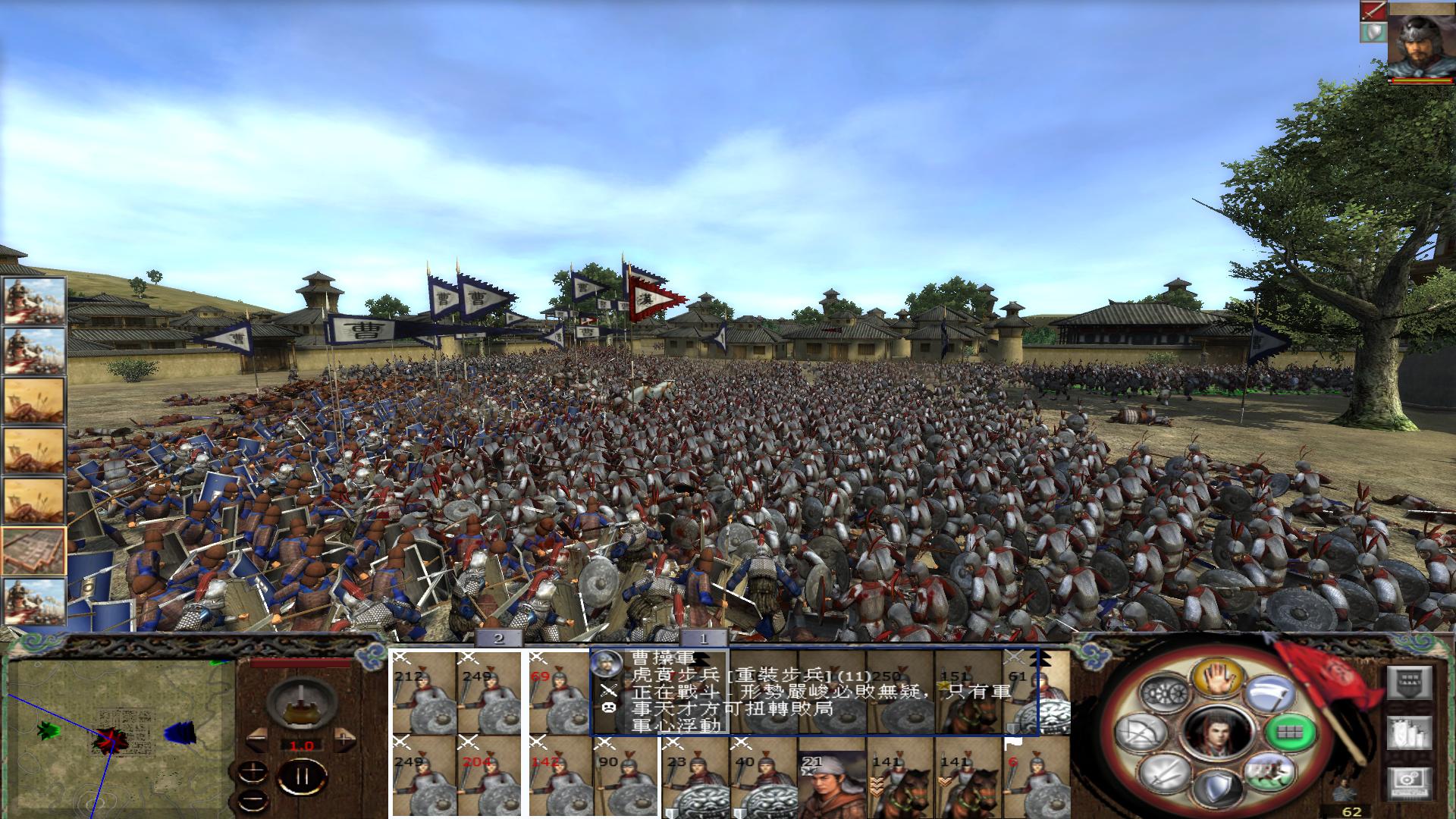
Task: Increase game speed with the plus arrow
Action: pos(344,739)
